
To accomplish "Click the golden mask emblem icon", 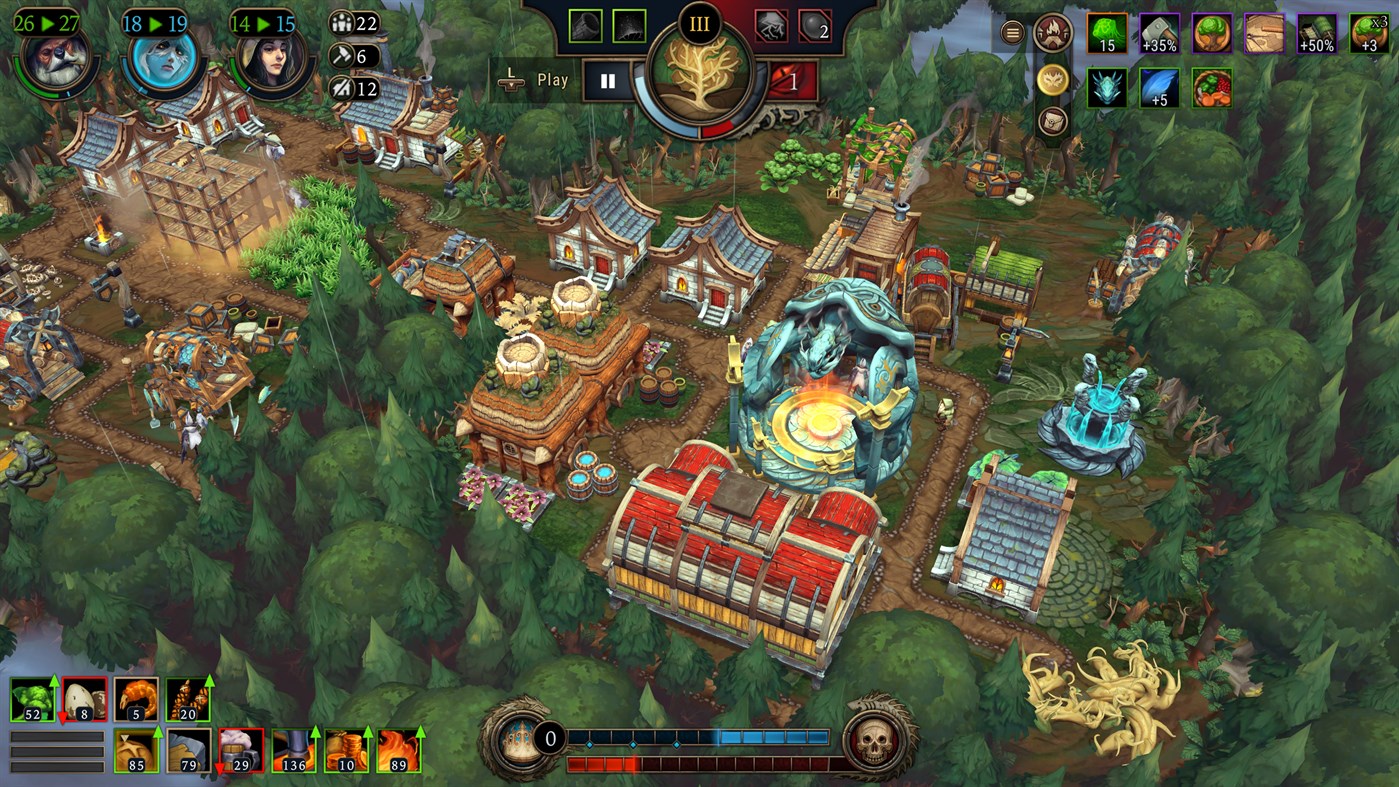I will [1052, 81].
